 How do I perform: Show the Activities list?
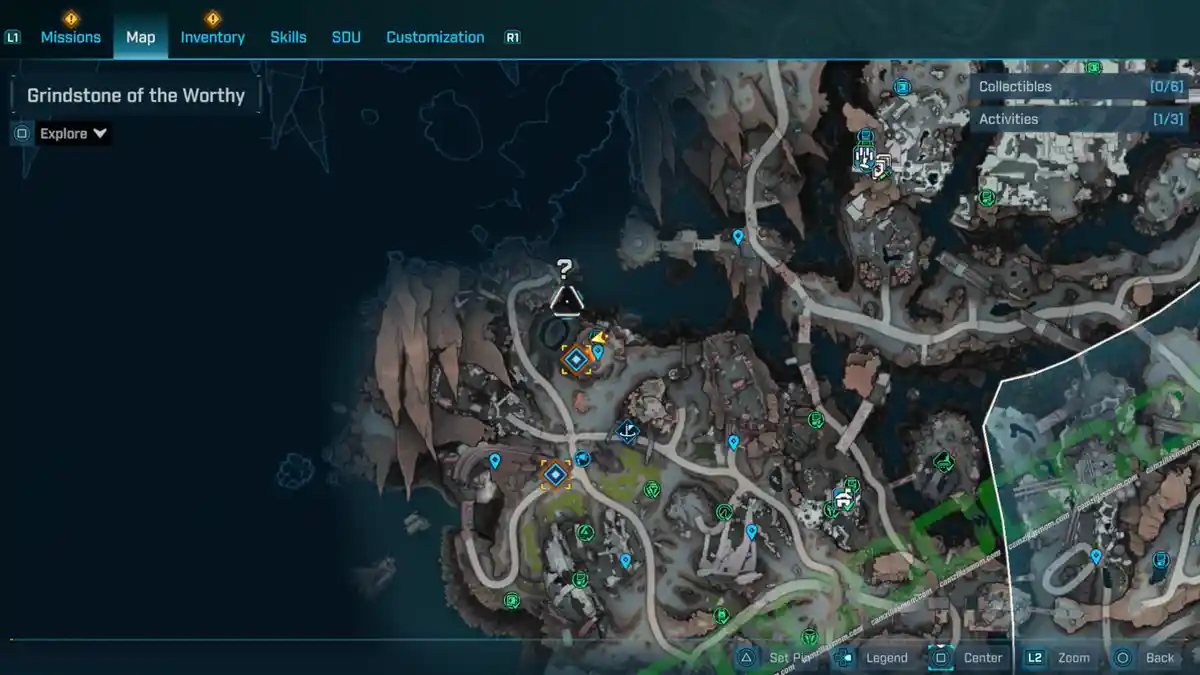1080,119
